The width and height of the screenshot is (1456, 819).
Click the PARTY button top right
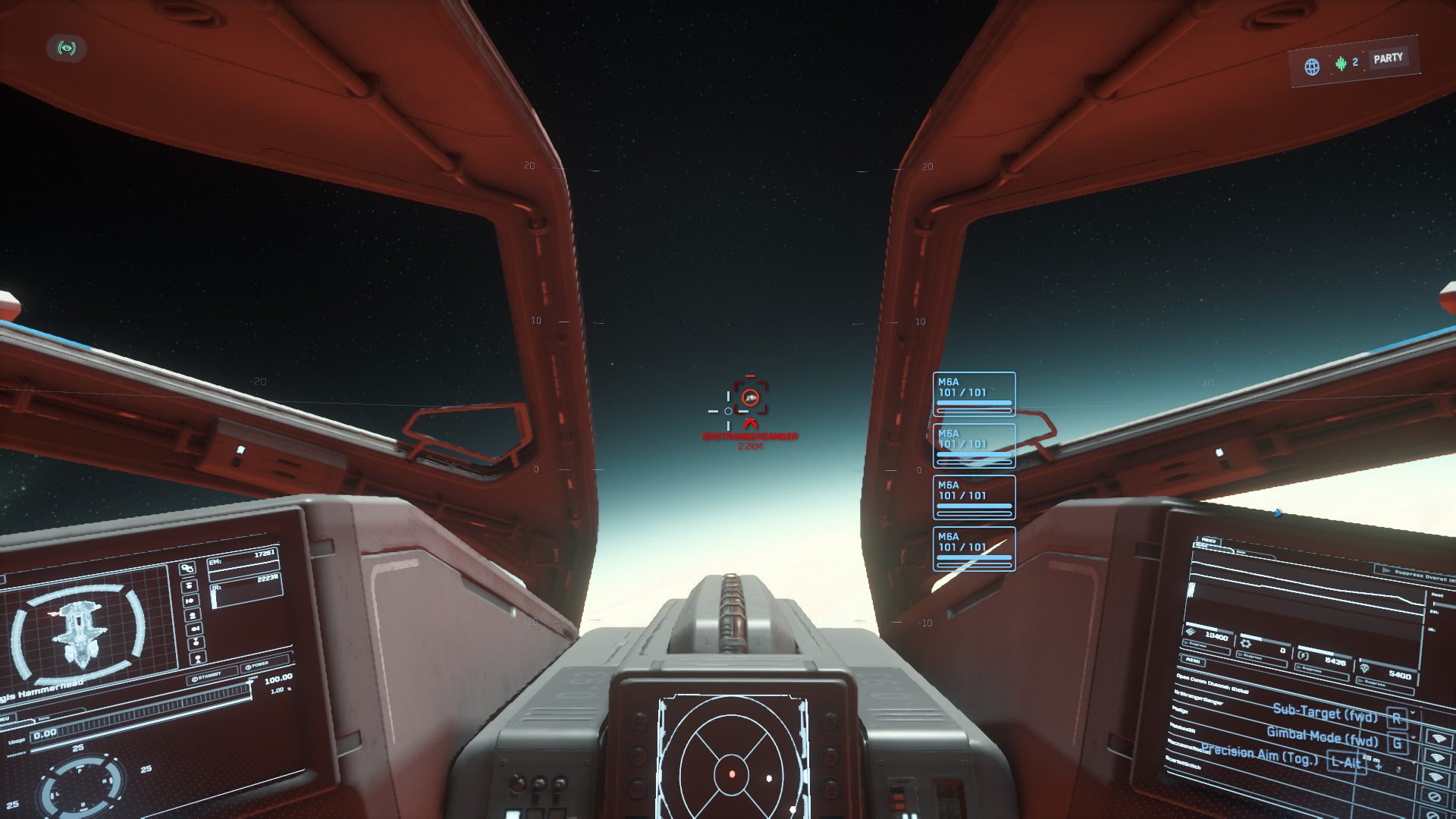click(1390, 57)
